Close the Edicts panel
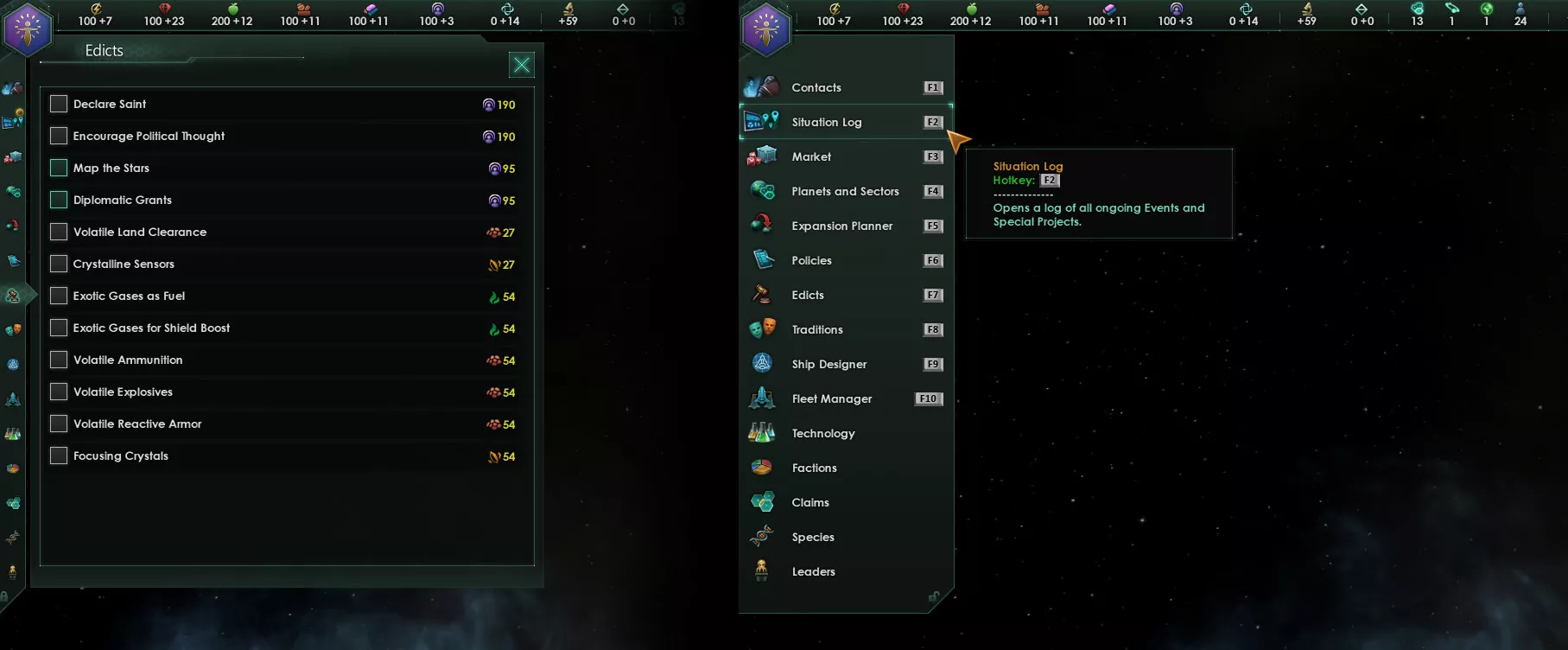 point(522,65)
